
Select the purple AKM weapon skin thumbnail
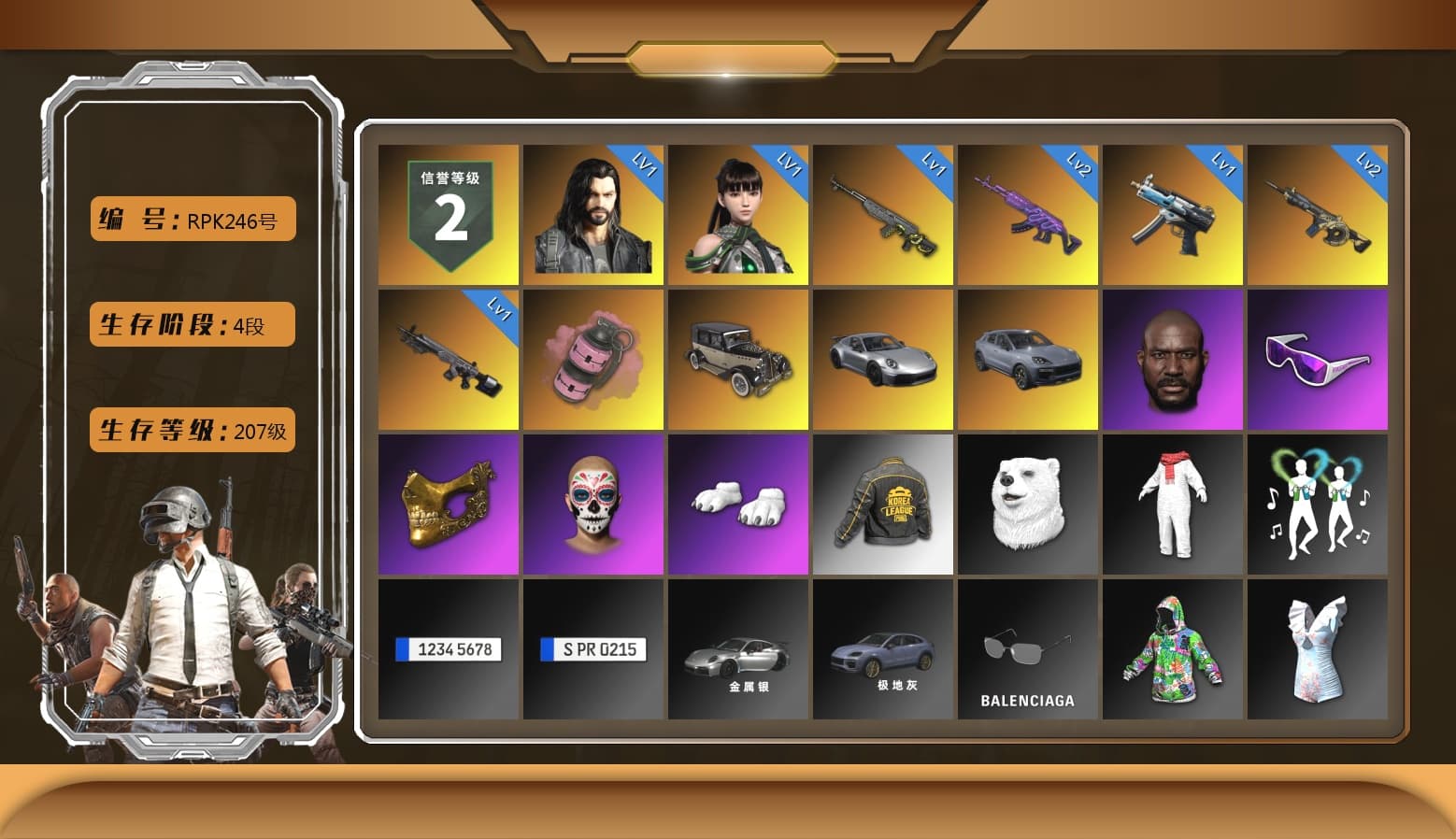click(1028, 215)
